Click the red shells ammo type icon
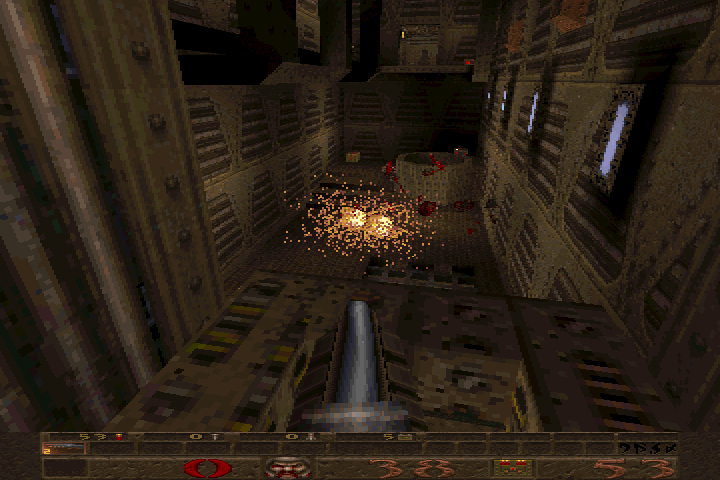The height and width of the screenshot is (480, 720). pyautogui.click(x=513, y=467)
